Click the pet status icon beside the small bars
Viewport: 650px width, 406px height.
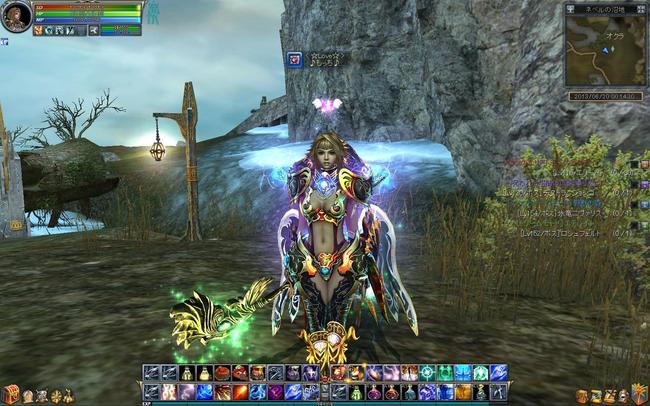pos(93,30)
